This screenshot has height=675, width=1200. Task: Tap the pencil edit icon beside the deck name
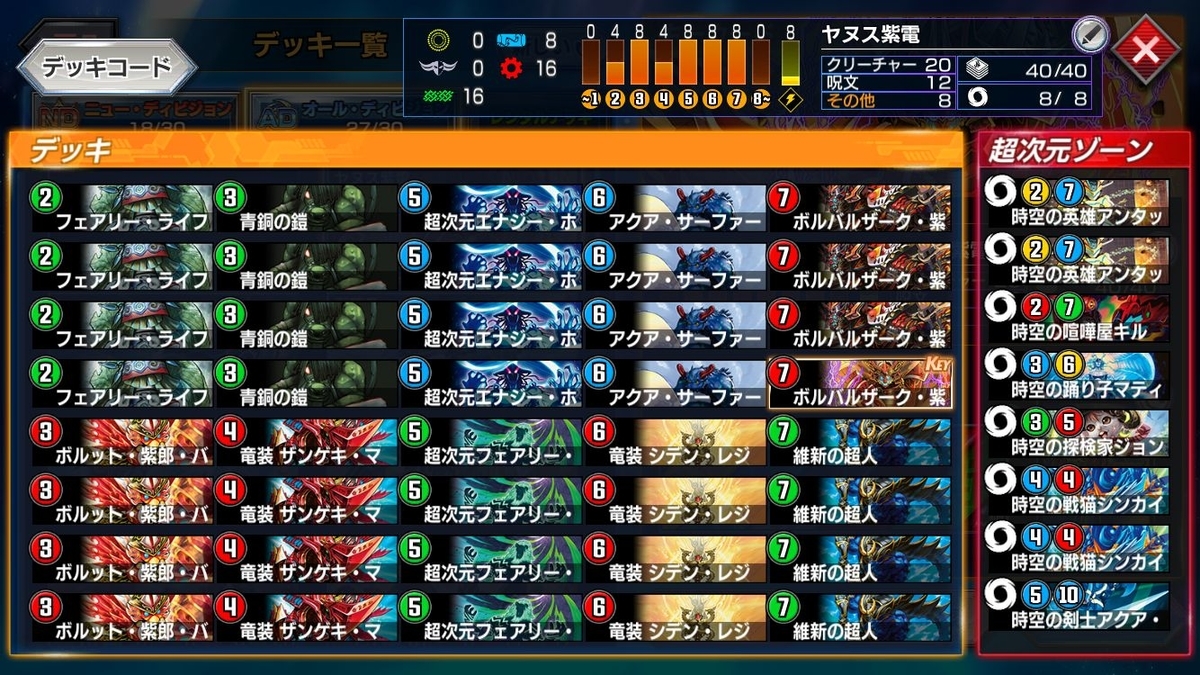[x=1089, y=35]
